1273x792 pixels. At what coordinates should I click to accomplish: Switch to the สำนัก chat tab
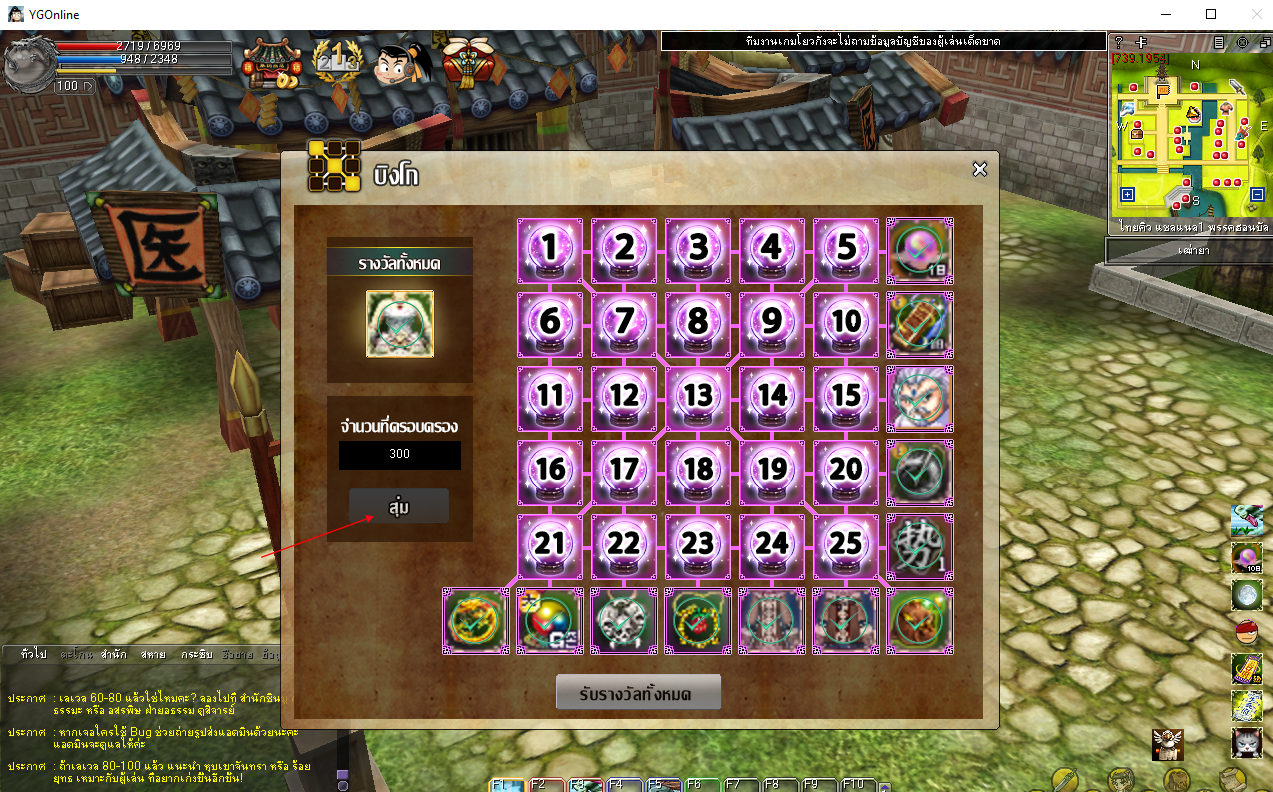(112, 654)
